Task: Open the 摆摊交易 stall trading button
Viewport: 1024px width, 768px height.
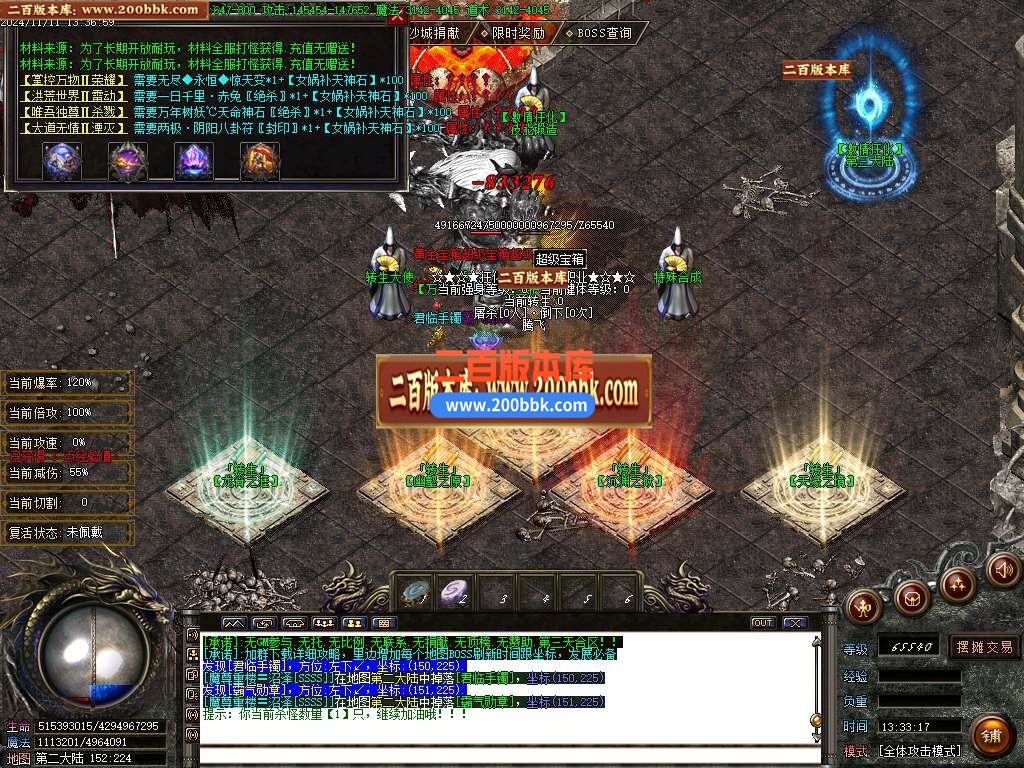Action: pos(983,647)
